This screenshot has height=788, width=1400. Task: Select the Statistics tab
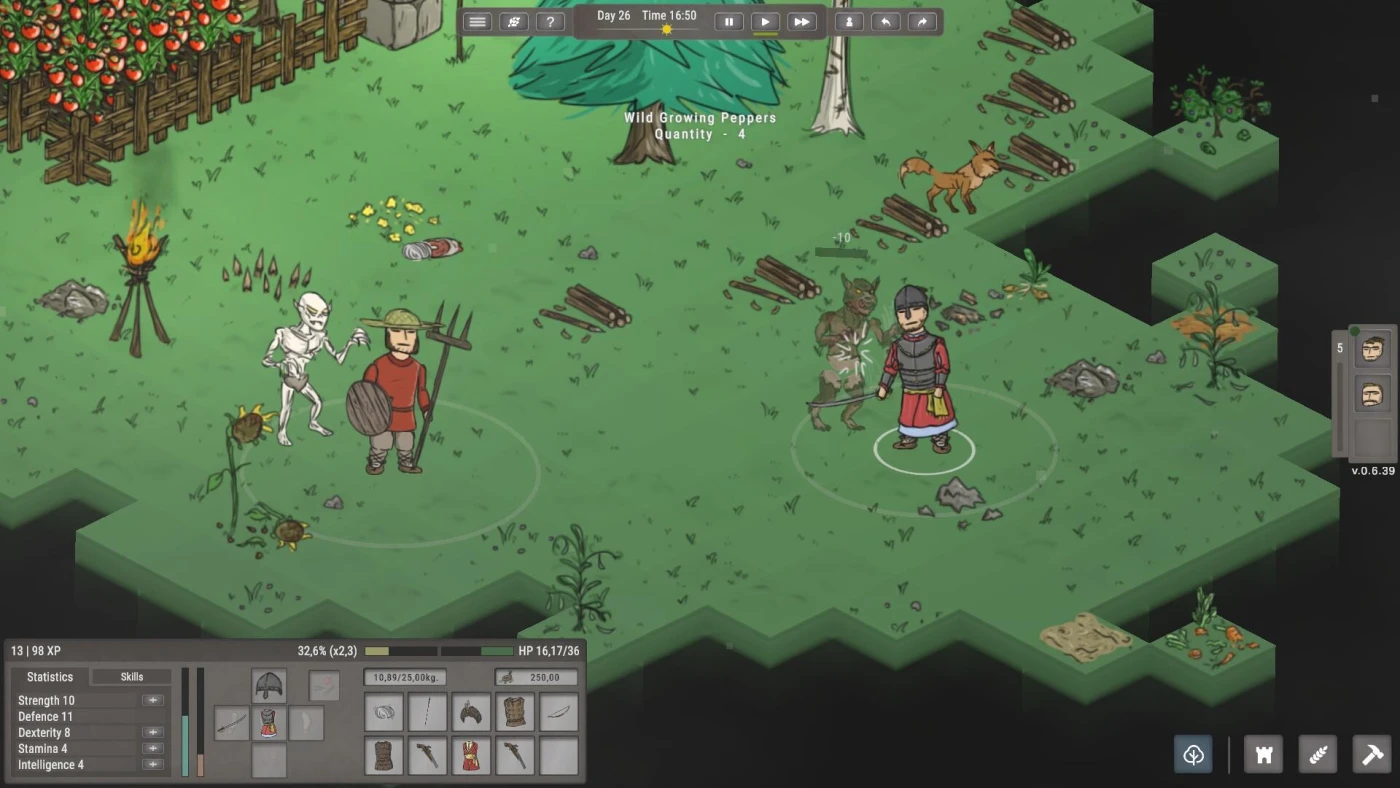50,677
